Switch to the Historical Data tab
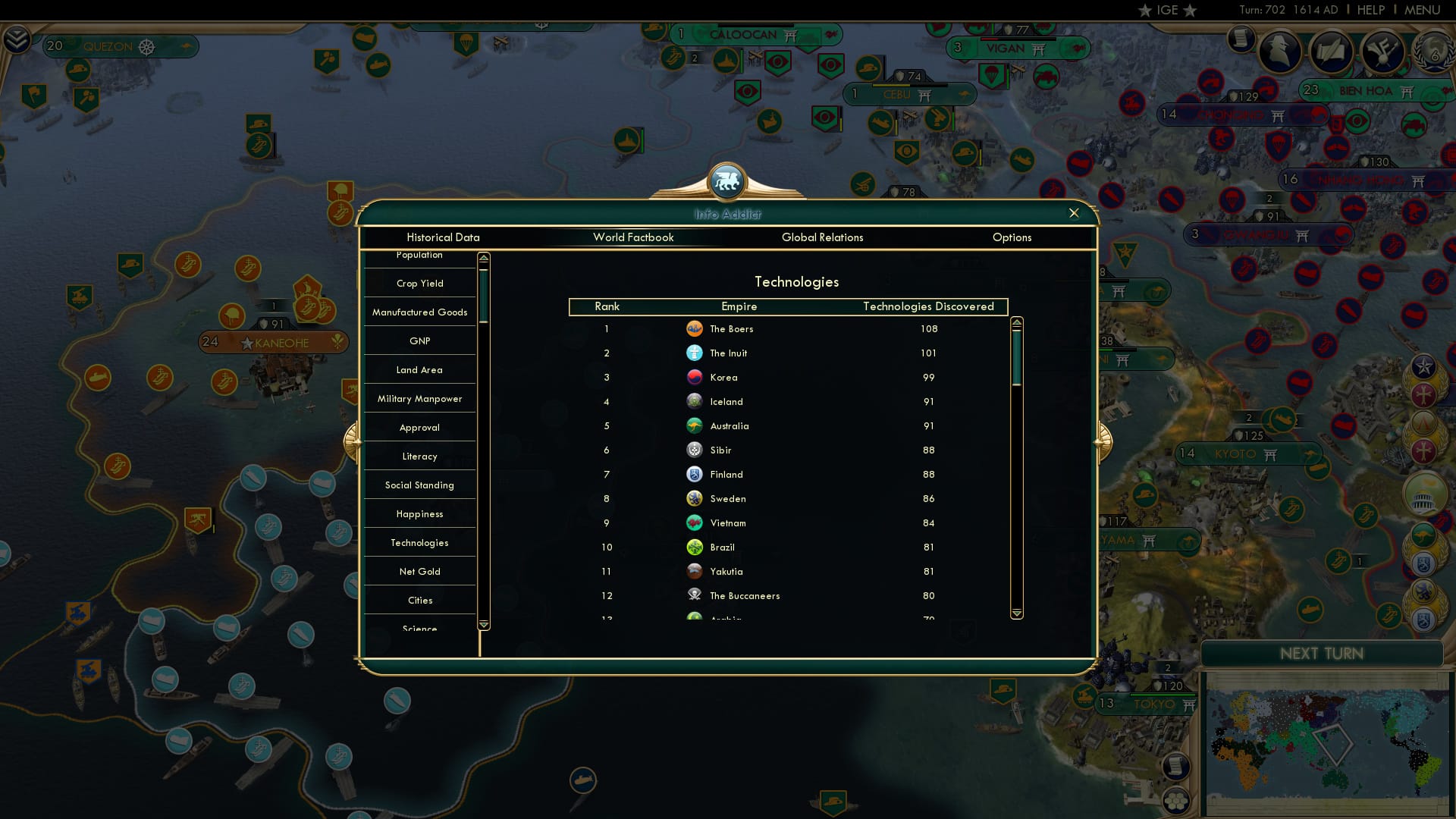The width and height of the screenshot is (1456, 819). [x=443, y=237]
